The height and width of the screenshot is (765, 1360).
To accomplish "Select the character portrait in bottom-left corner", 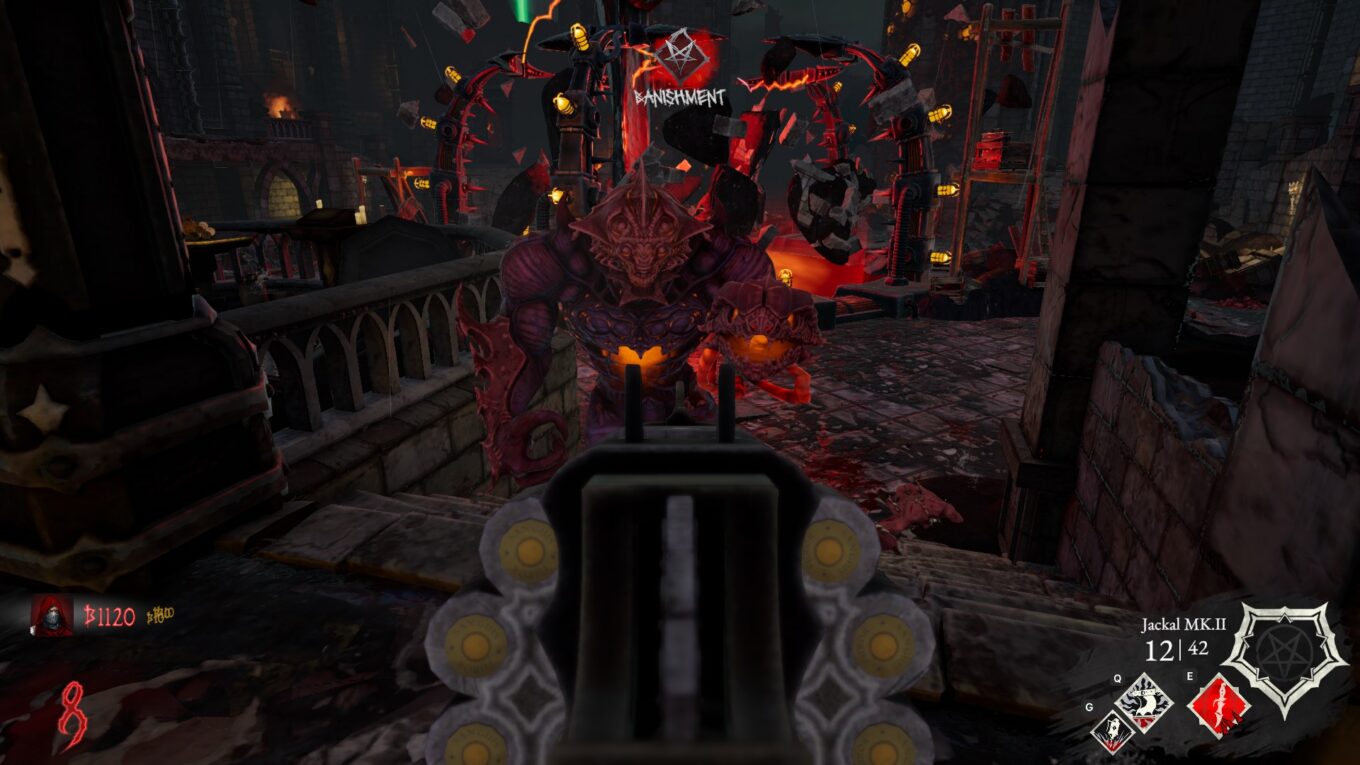I will (x=50, y=616).
